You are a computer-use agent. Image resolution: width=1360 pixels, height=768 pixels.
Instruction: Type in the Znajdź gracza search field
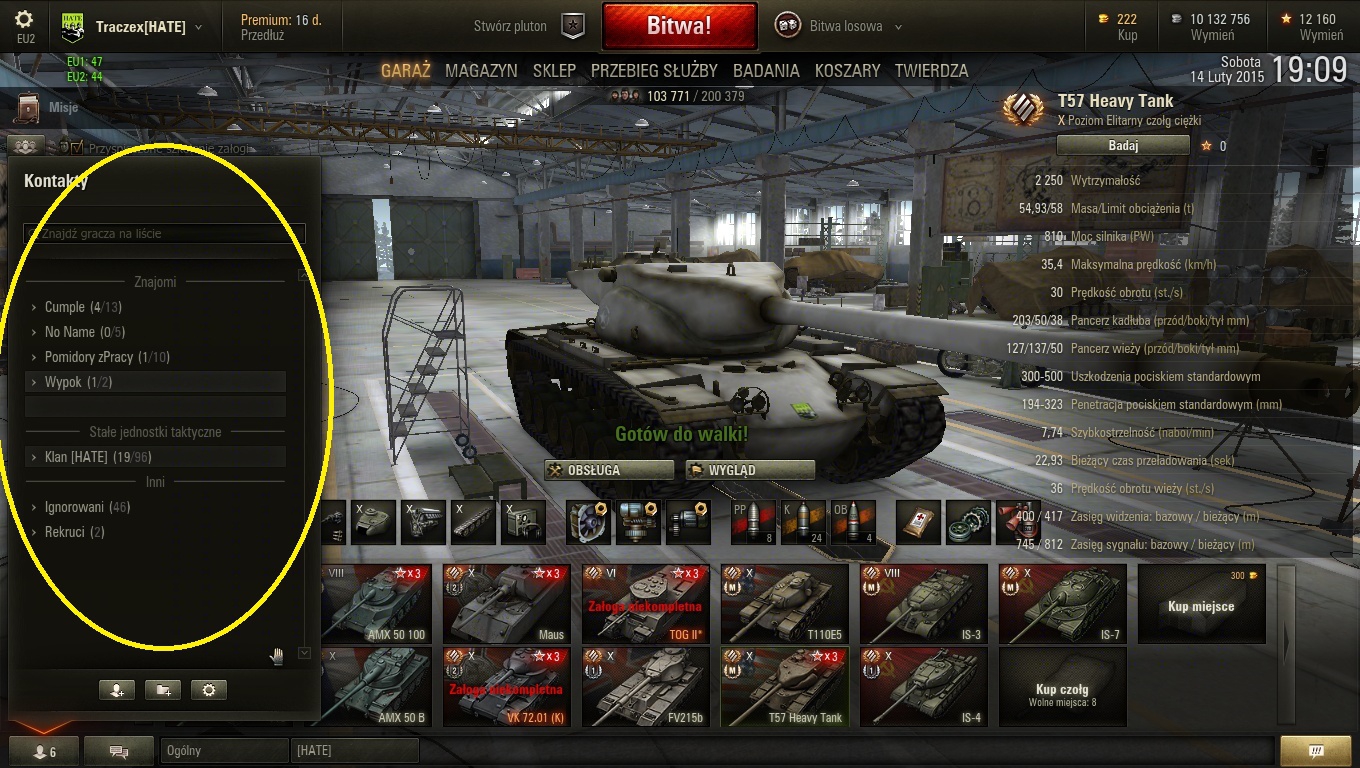(x=164, y=234)
